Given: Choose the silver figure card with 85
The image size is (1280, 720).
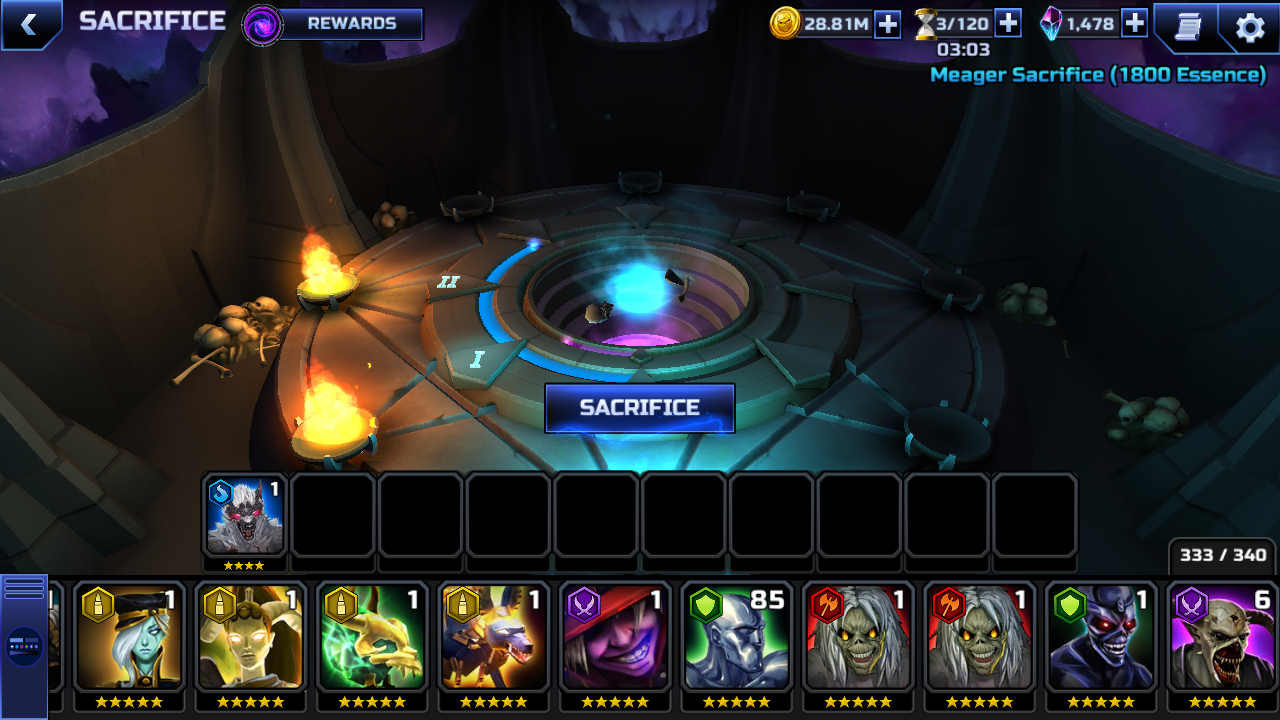Looking at the screenshot, I should pyautogui.click(x=736, y=638).
